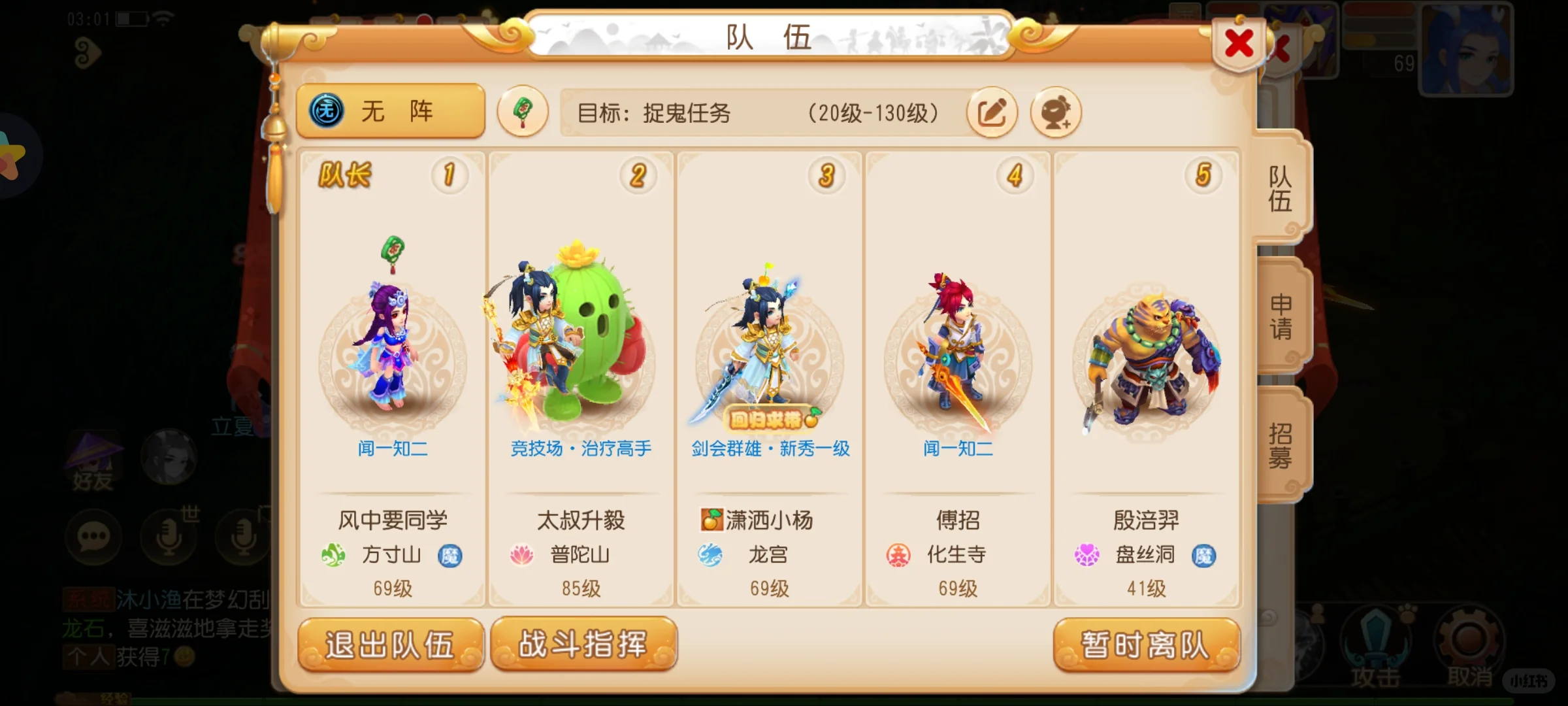This screenshot has height=706, width=1568.
Task: Open the chat message bubble icon on the left
Action: [93, 536]
